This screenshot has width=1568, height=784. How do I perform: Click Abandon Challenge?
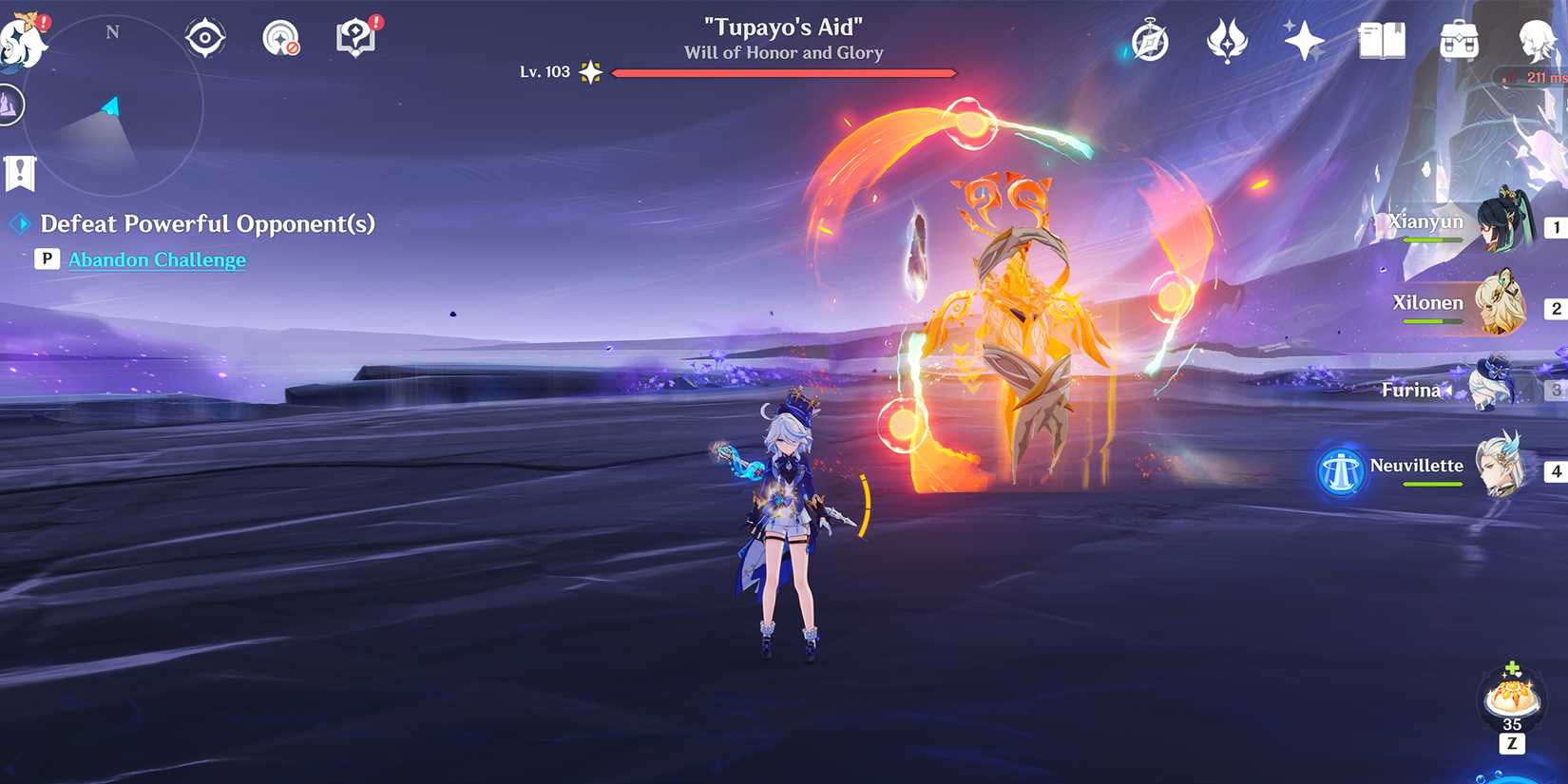[158, 258]
